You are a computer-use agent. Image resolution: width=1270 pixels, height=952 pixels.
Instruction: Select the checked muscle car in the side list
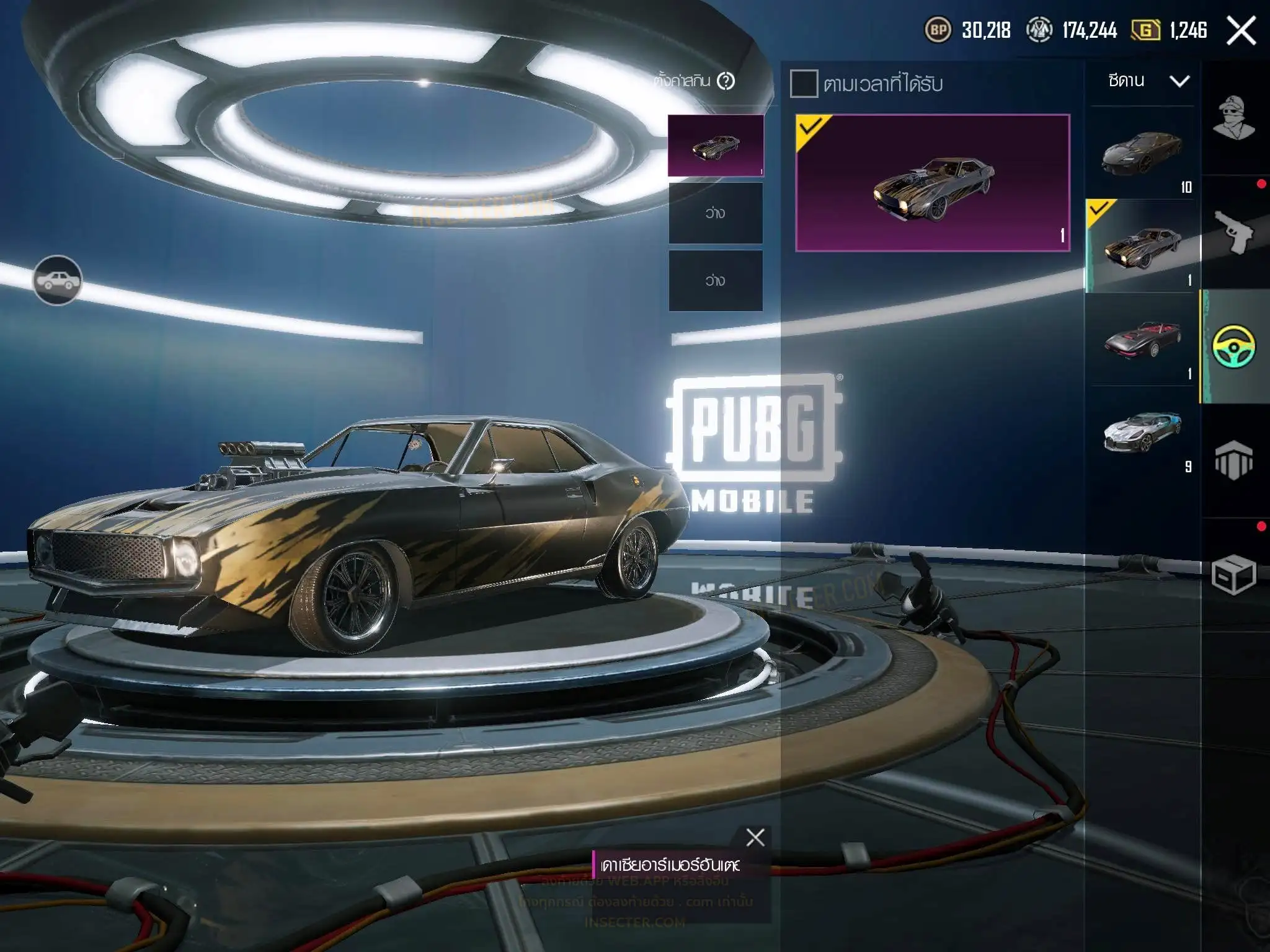click(x=1142, y=246)
